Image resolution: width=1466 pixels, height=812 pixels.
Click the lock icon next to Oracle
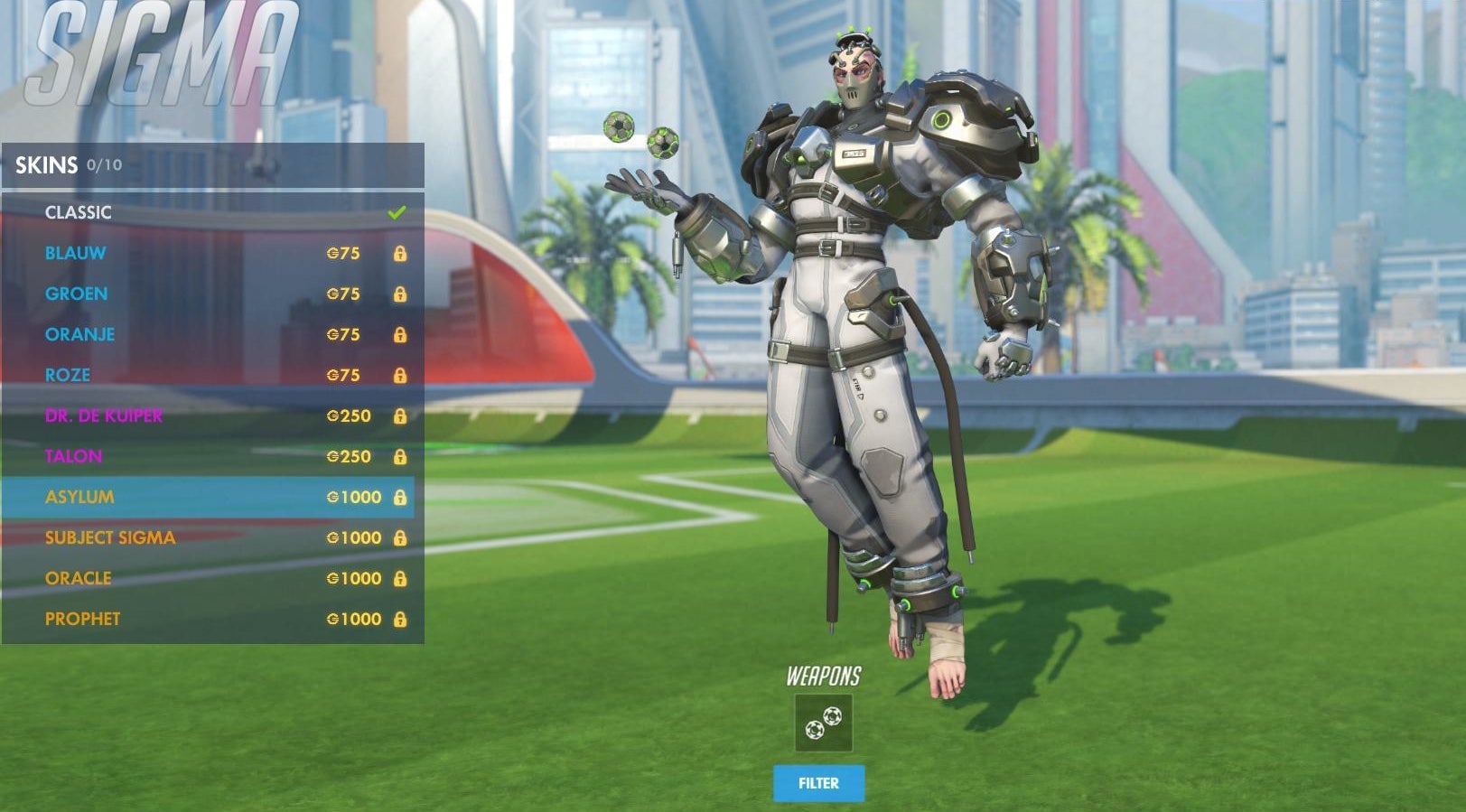point(401,578)
